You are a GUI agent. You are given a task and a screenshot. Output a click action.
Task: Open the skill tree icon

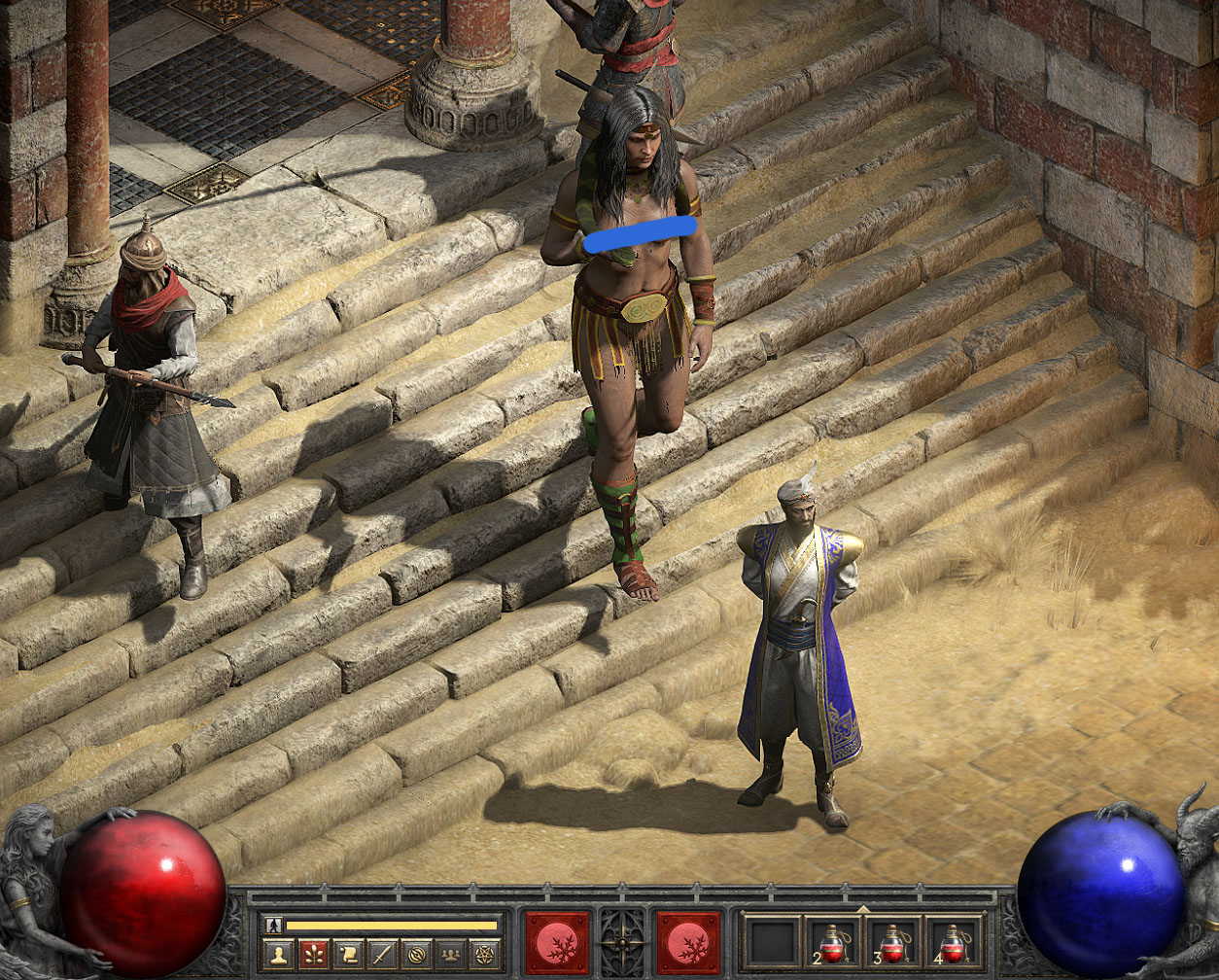tap(312, 955)
